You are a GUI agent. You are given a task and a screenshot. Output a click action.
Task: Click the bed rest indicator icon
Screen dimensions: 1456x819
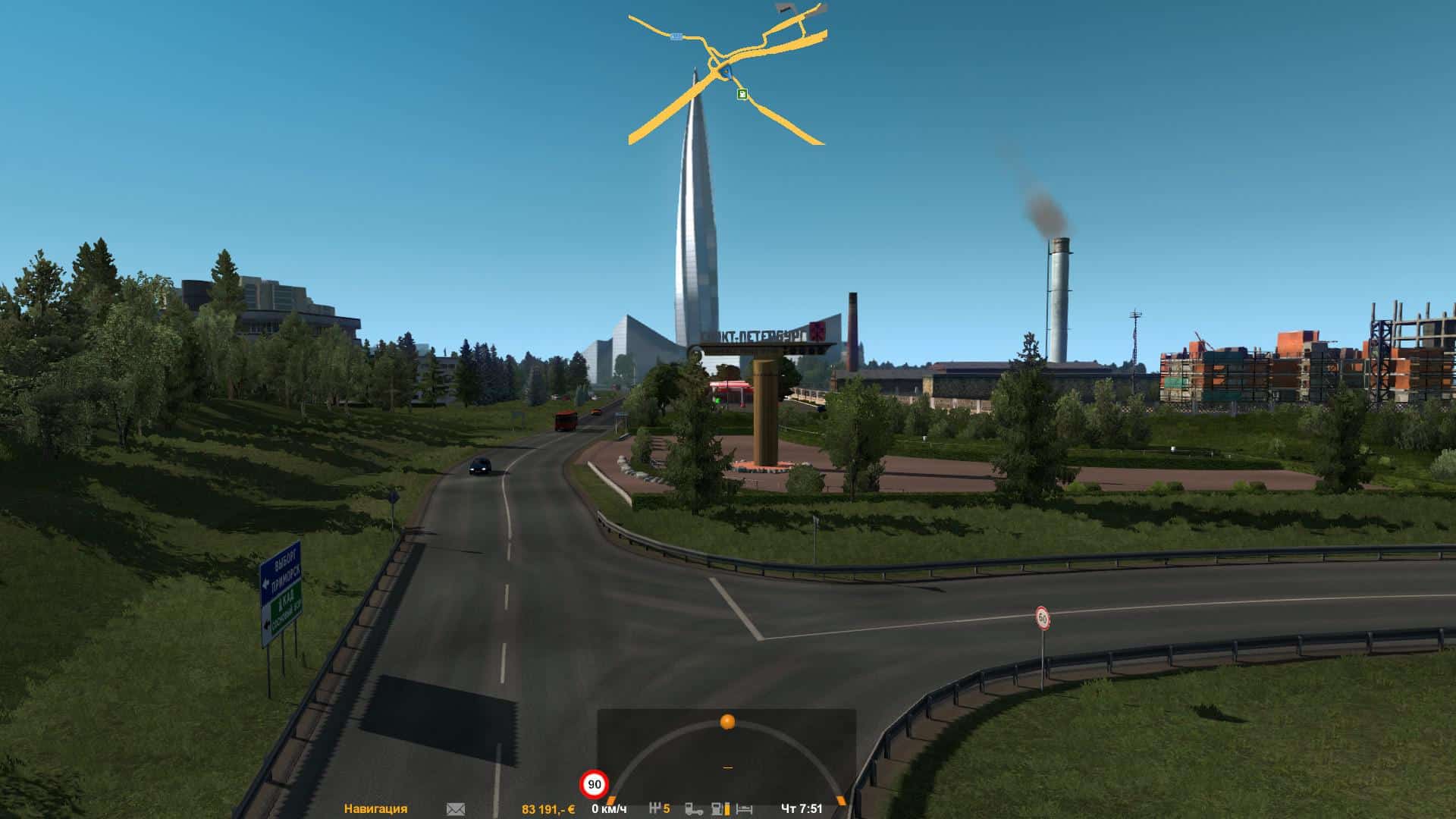coord(744,809)
